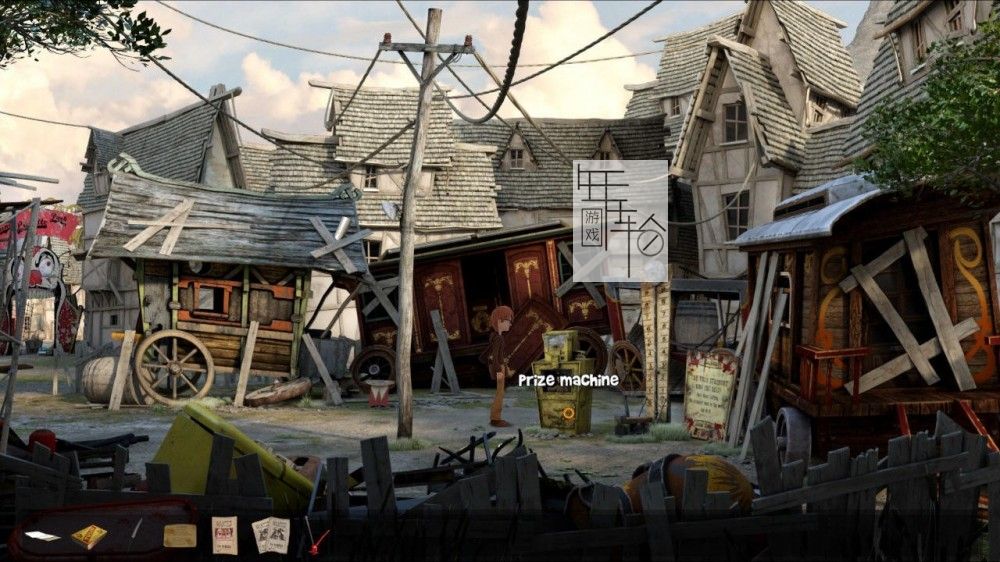The image size is (1000, 562).
Task: Pick the yellow box inventory item
Action: pos(88,536)
